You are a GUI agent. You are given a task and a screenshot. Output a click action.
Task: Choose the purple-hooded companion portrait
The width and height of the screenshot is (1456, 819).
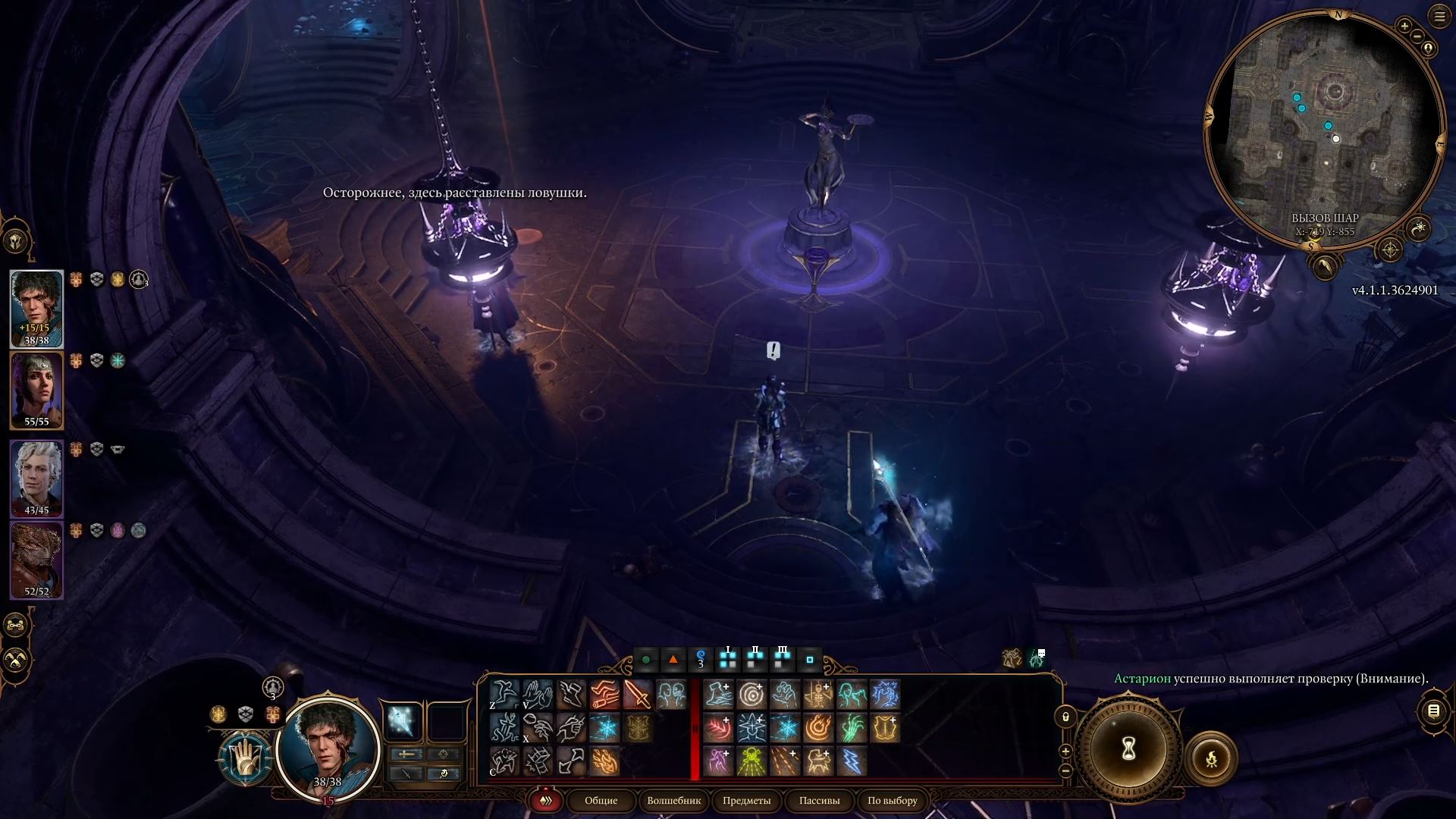click(36, 389)
